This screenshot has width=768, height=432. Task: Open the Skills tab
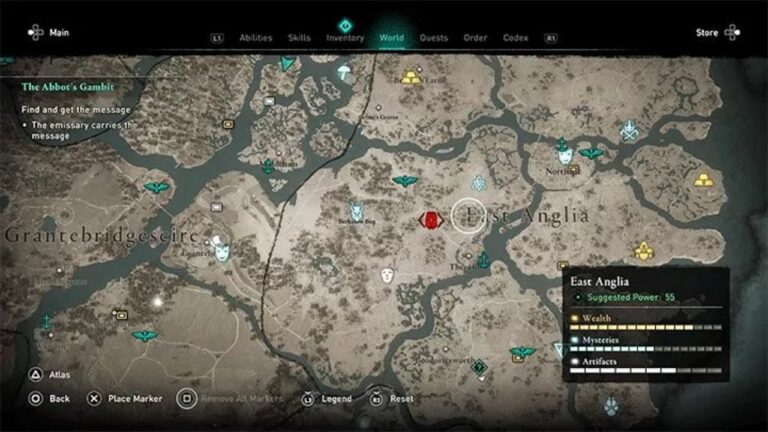pyautogui.click(x=299, y=38)
